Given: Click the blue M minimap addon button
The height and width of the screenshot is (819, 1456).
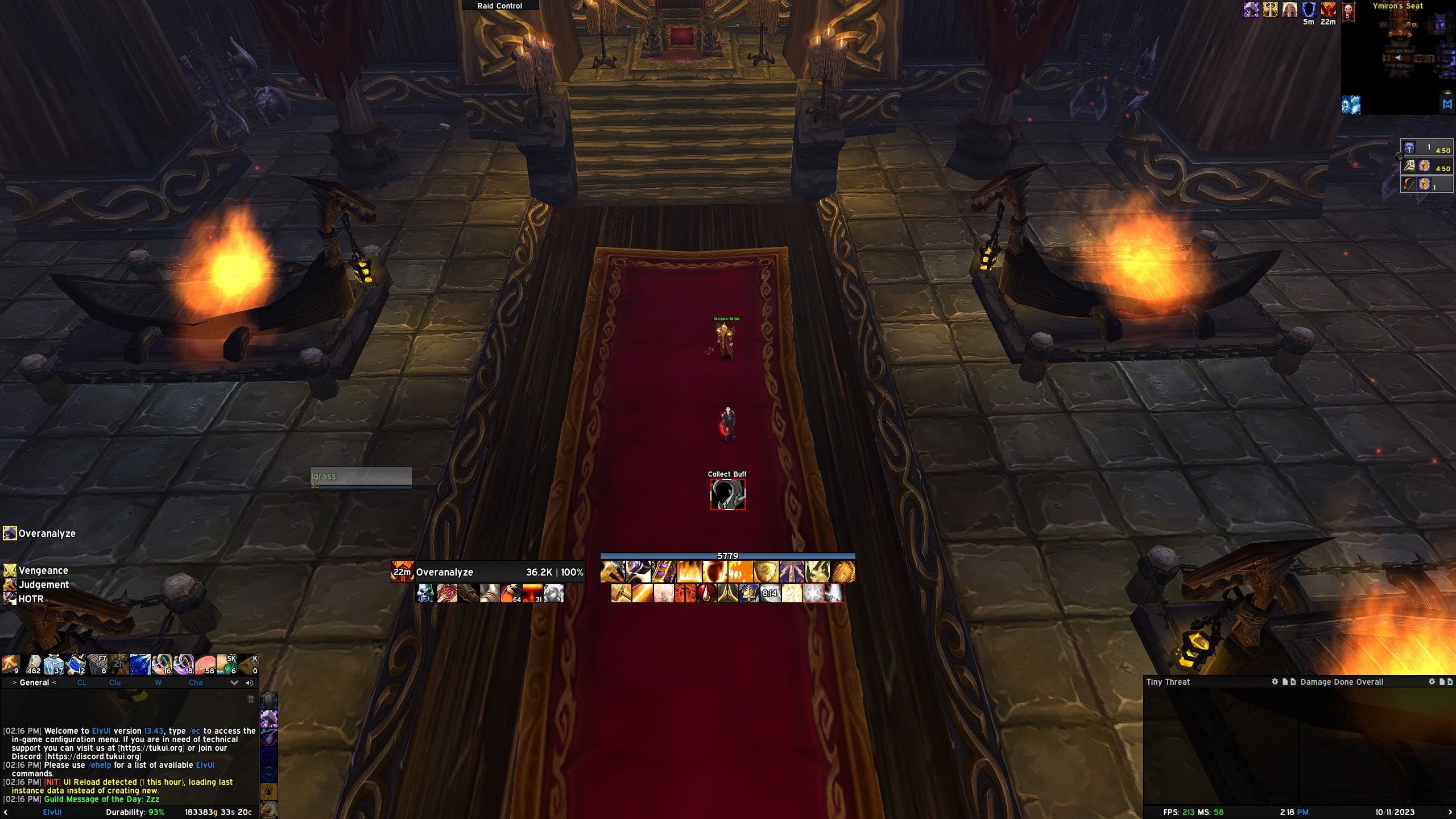Looking at the screenshot, I should [1447, 104].
